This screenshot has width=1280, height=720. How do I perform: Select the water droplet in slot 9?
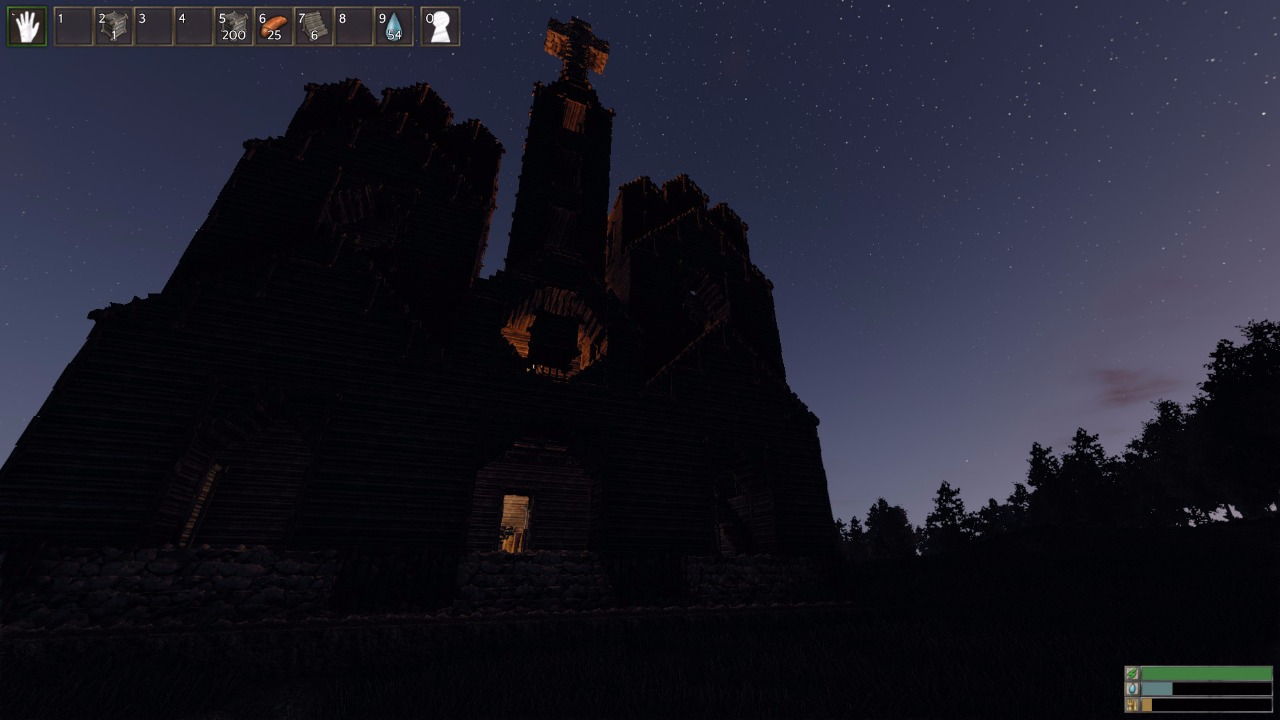tap(393, 27)
